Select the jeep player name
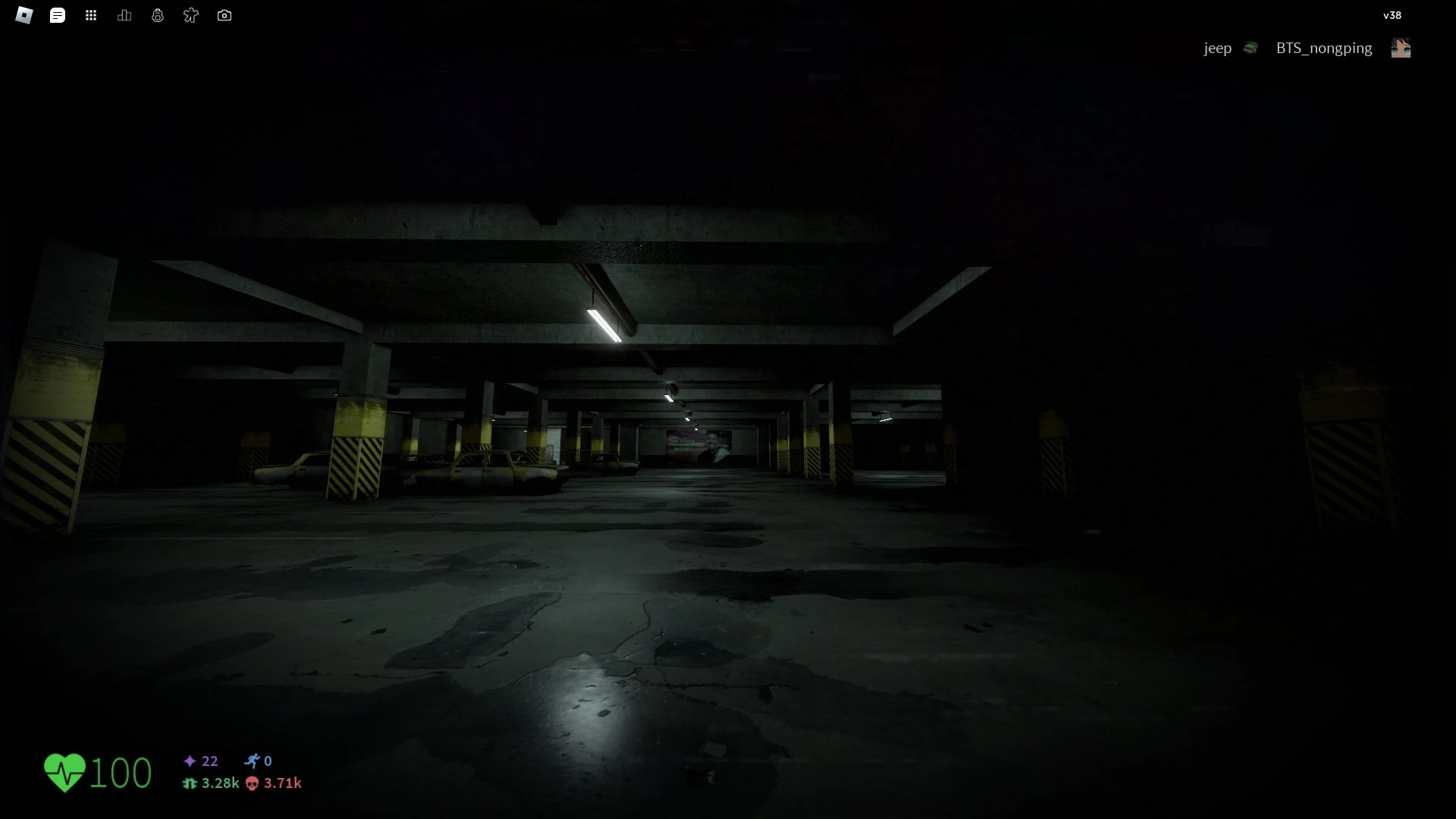 1218,47
